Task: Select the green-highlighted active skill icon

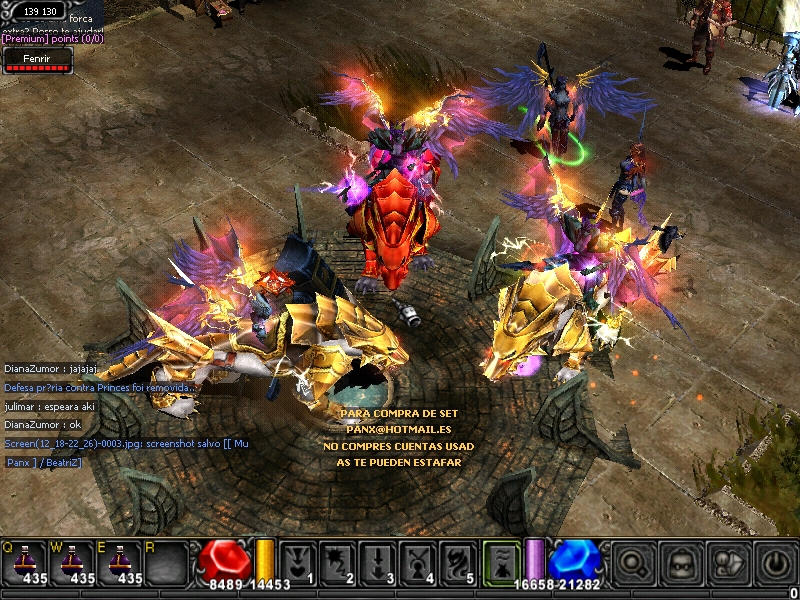Action: click(502, 563)
